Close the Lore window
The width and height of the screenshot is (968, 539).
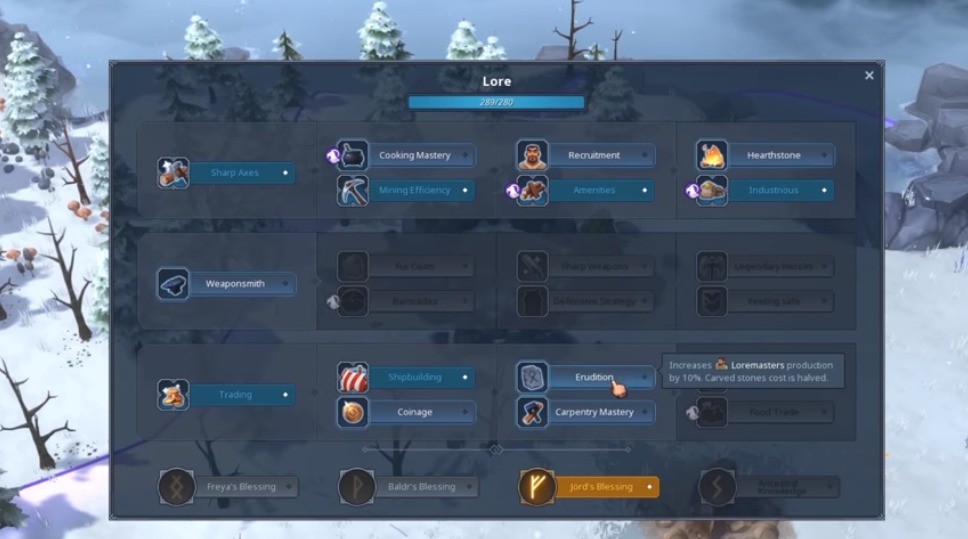pyautogui.click(x=869, y=76)
